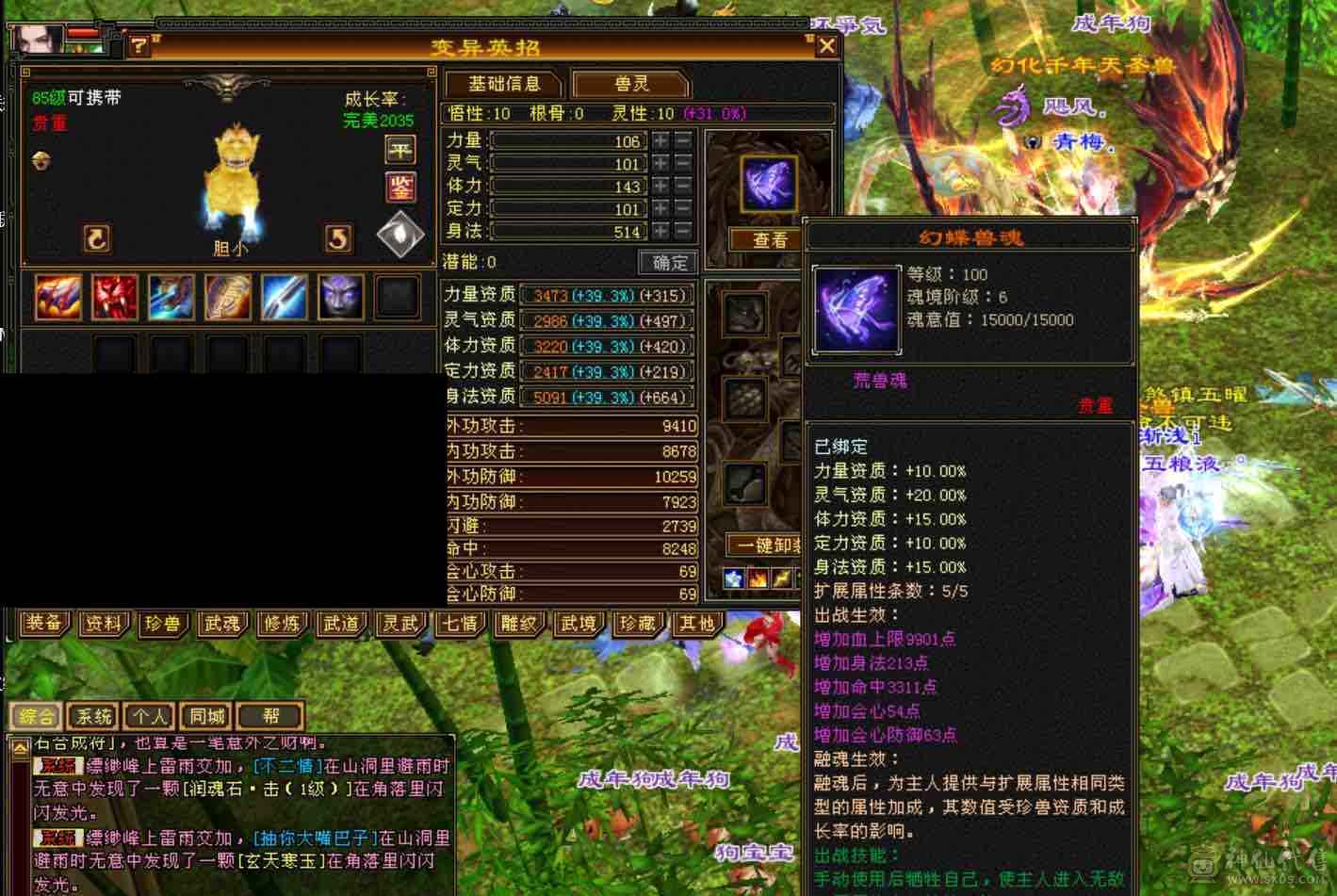The image size is (1337, 896).
Task: Click the 平 icon beside pet portrait
Action: pos(399,150)
